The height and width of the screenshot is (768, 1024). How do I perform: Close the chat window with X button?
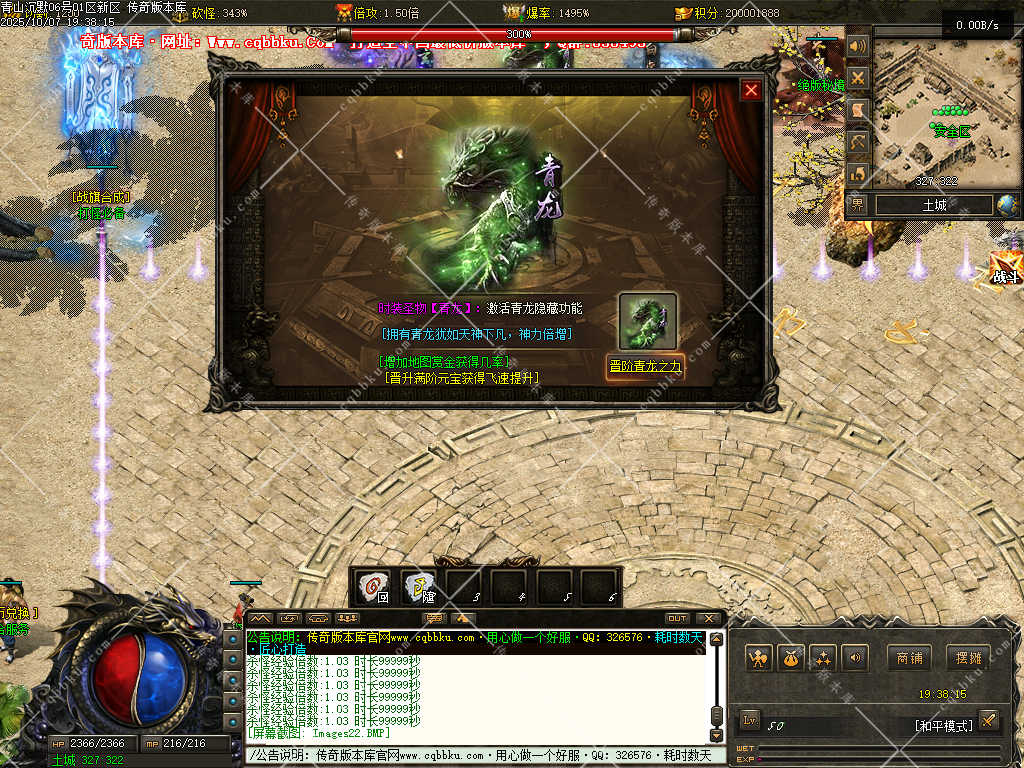[709, 618]
